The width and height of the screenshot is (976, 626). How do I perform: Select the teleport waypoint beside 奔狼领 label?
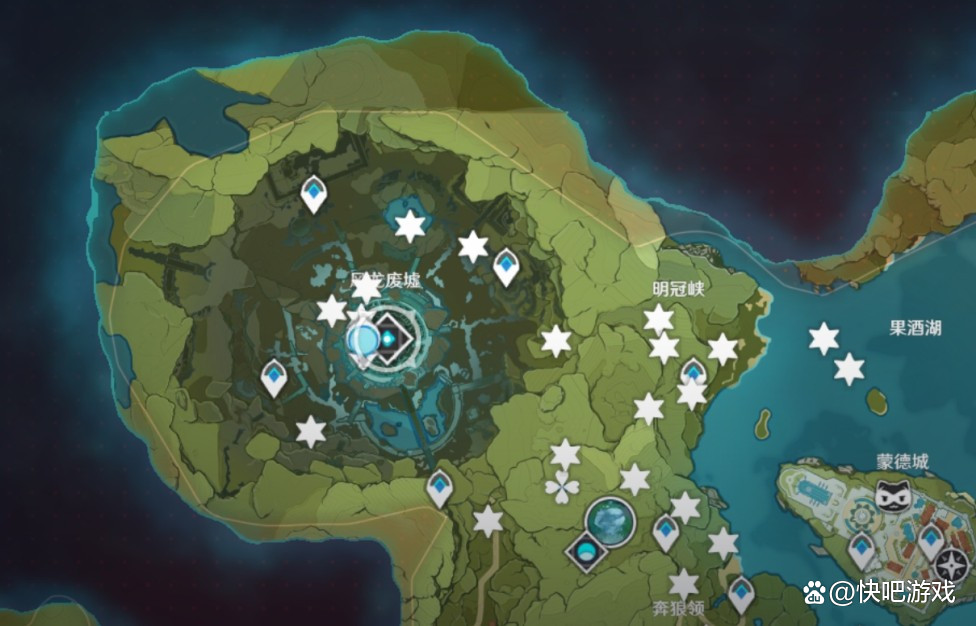click(x=740, y=593)
